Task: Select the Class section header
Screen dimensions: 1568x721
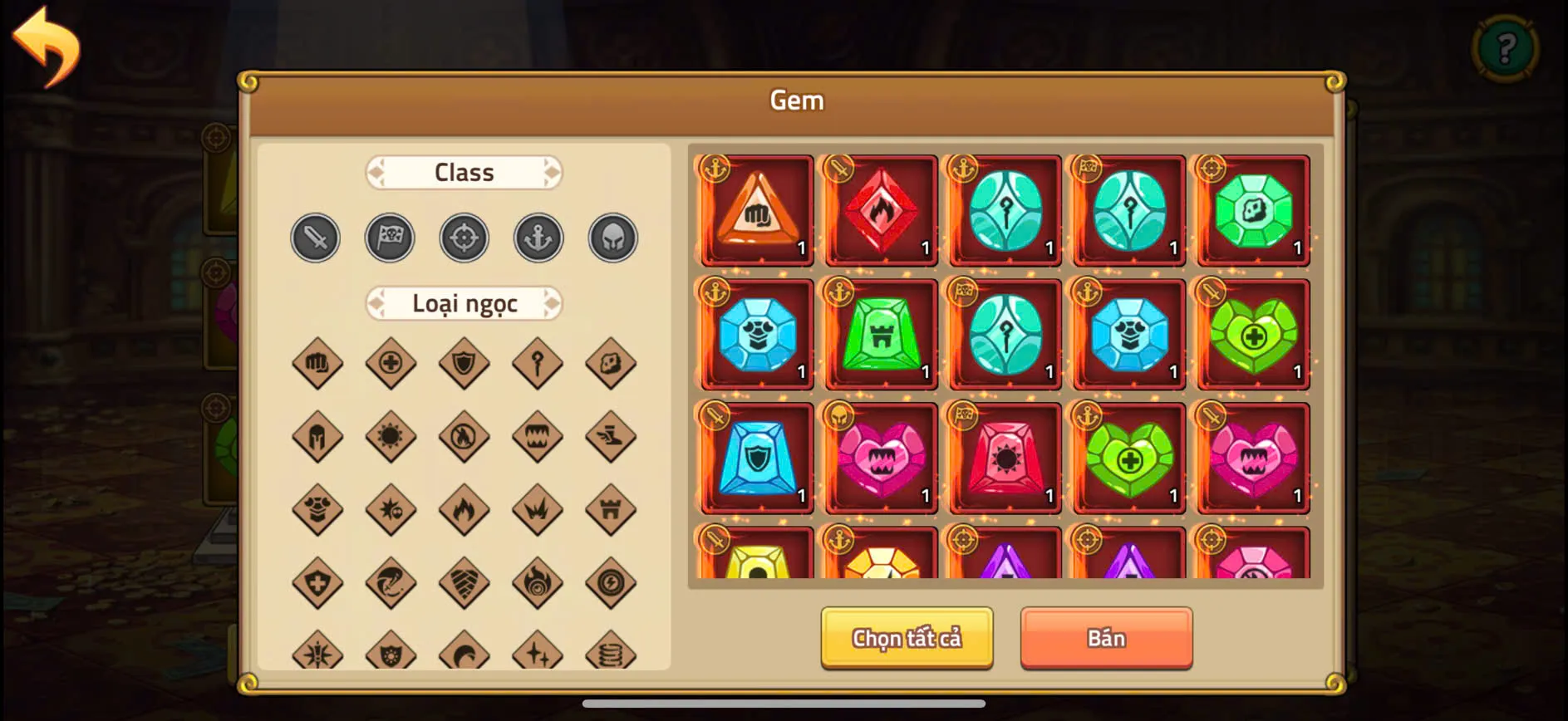Action: [x=464, y=172]
